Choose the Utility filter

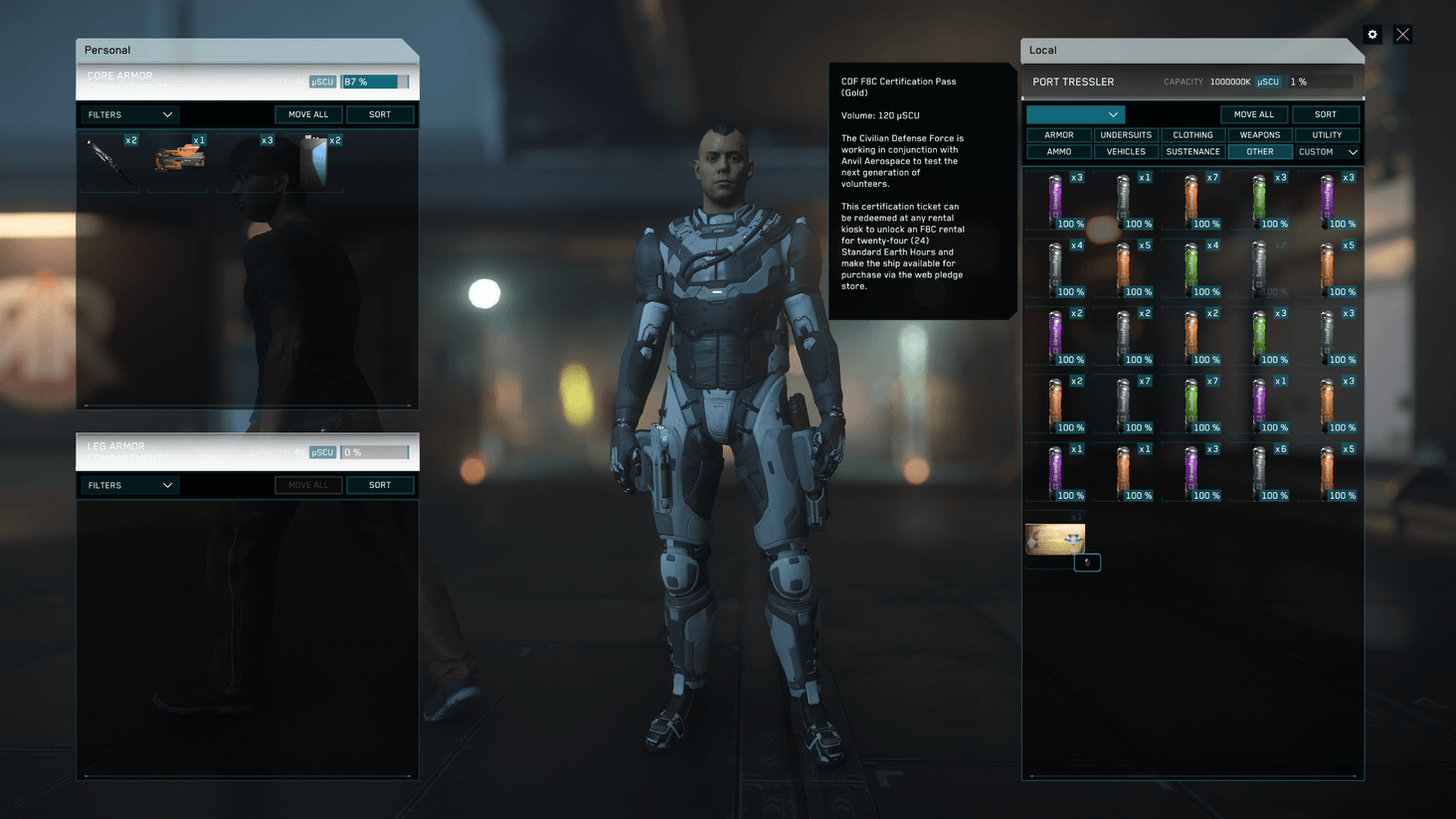(x=1327, y=135)
